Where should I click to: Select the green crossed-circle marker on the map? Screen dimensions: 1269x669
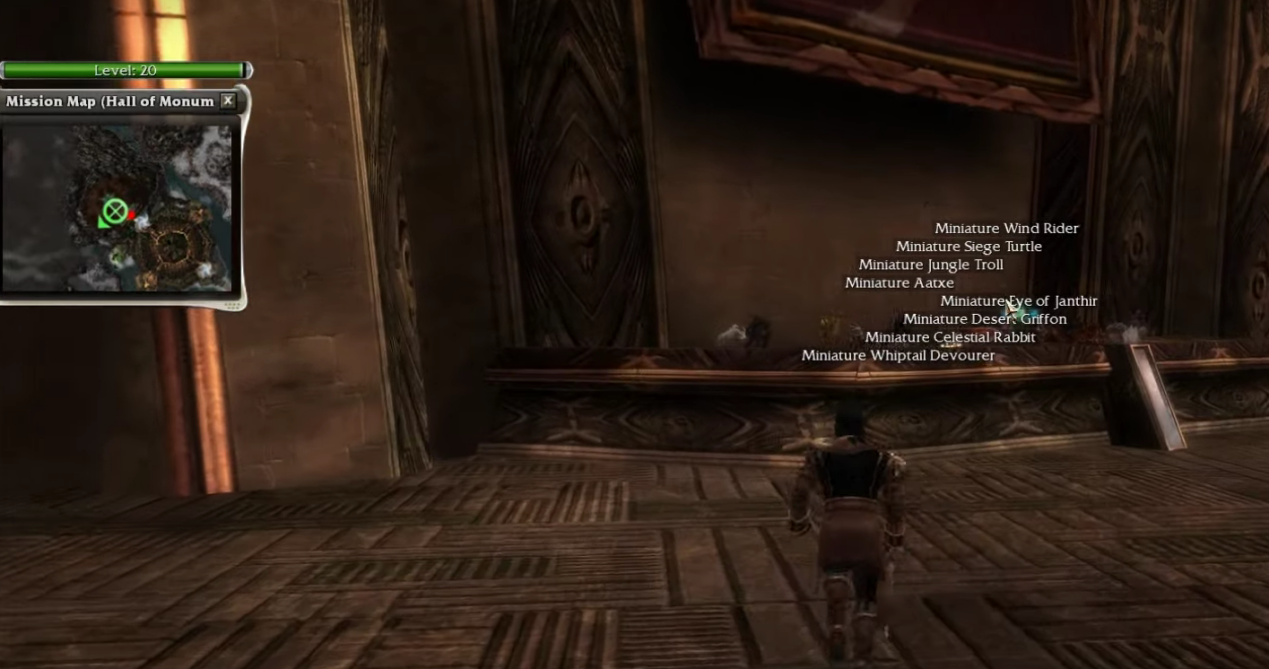115,211
